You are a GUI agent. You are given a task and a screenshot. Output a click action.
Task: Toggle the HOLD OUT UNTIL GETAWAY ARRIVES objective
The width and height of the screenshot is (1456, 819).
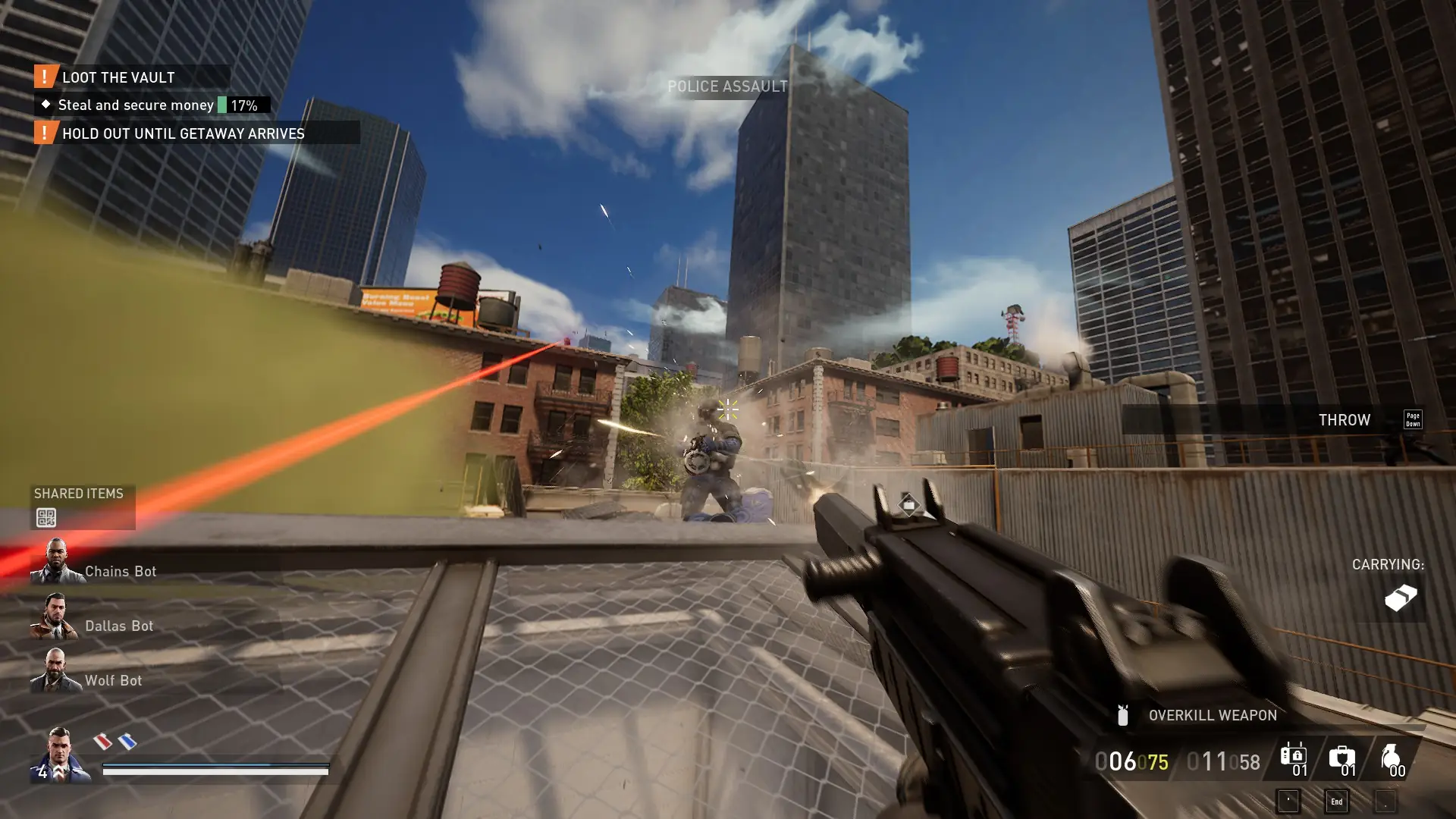click(45, 133)
